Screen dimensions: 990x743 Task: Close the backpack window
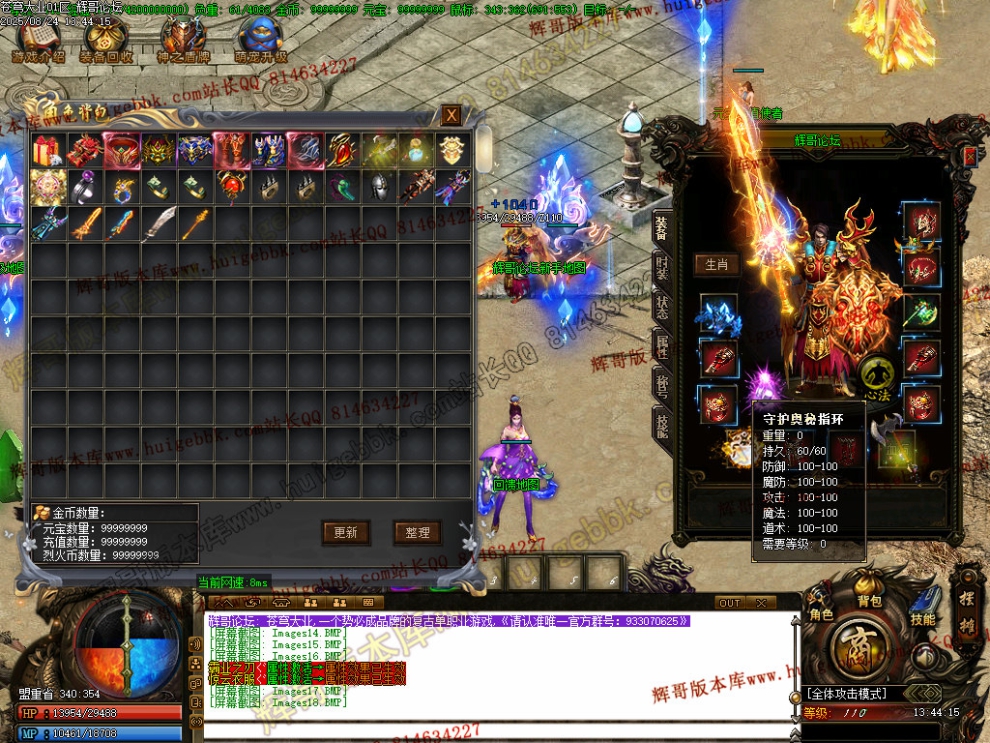pos(452,116)
